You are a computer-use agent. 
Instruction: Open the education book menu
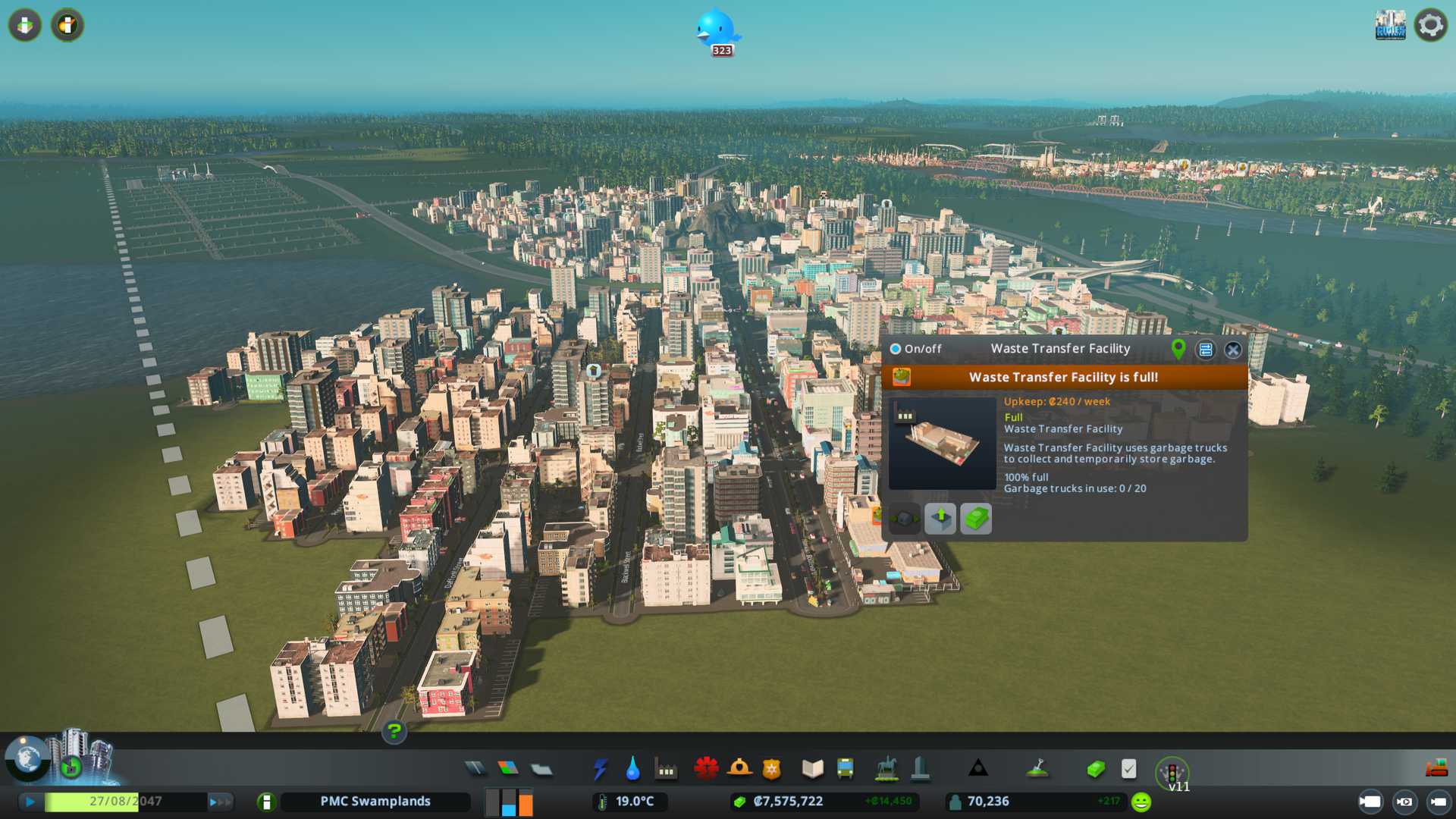point(812,769)
